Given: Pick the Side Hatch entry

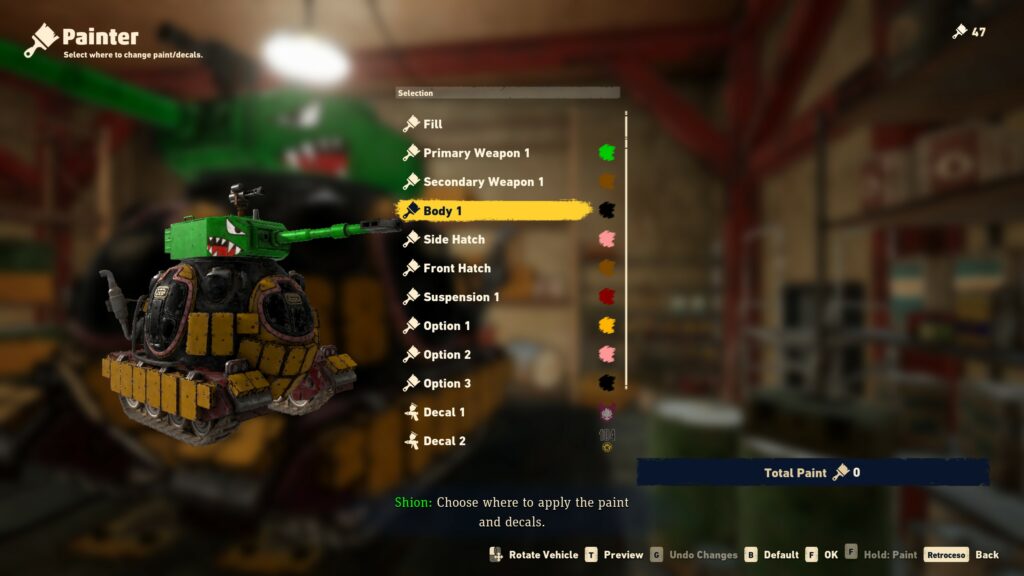Looking at the screenshot, I should (453, 240).
